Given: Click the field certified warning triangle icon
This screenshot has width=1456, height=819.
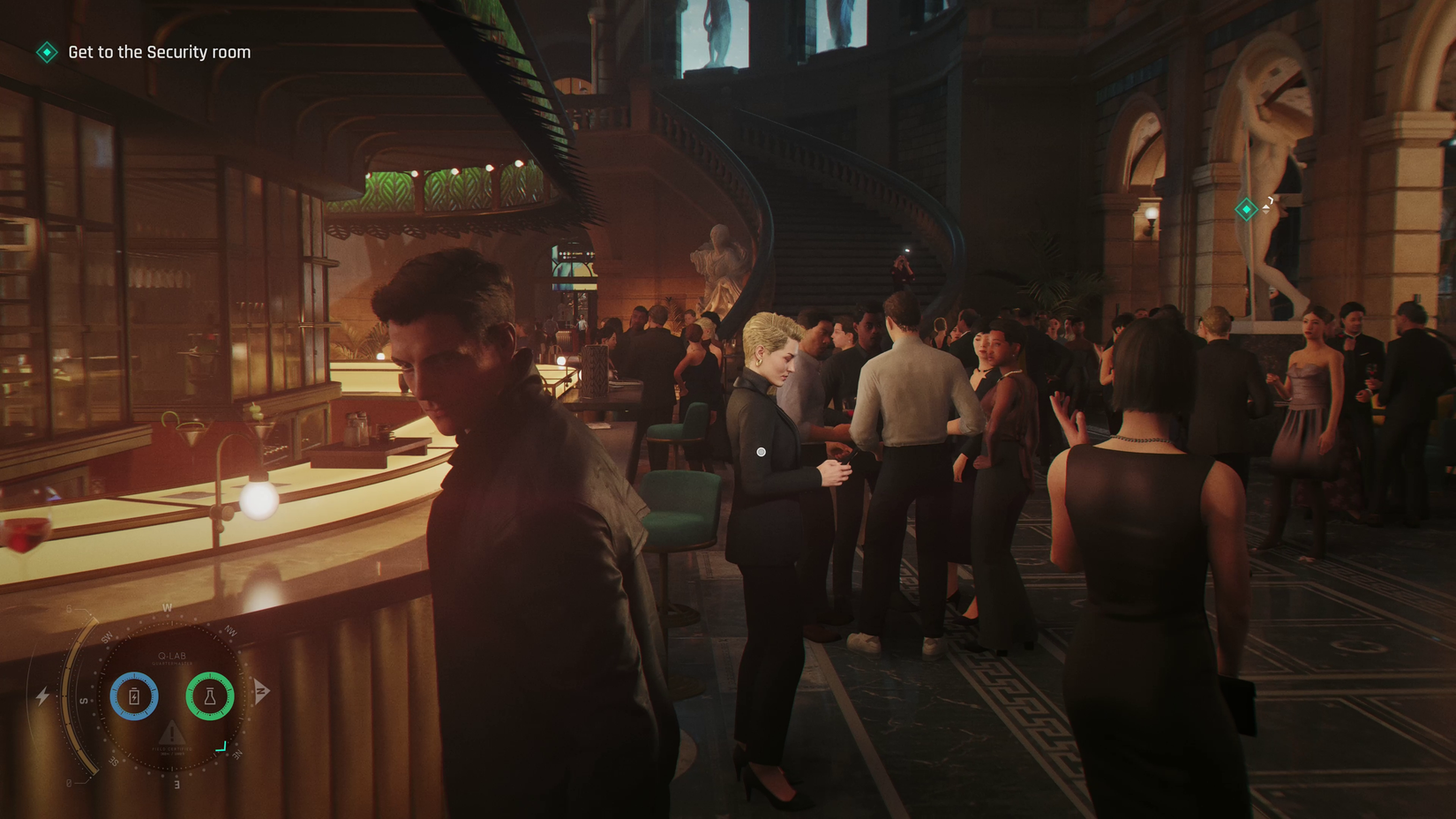Looking at the screenshot, I should pyautogui.click(x=172, y=733).
